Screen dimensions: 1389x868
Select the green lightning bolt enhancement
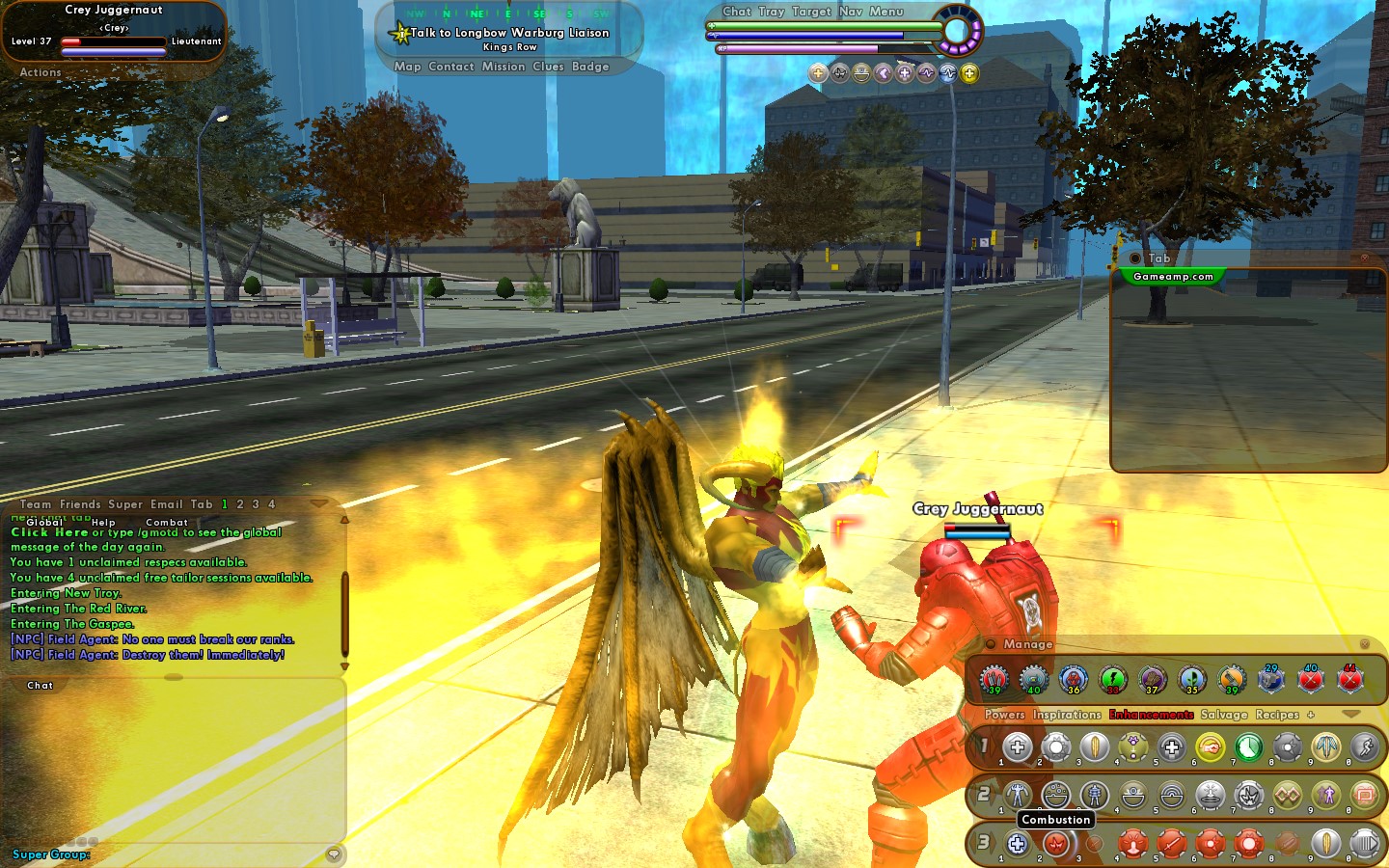pyautogui.click(x=1113, y=679)
